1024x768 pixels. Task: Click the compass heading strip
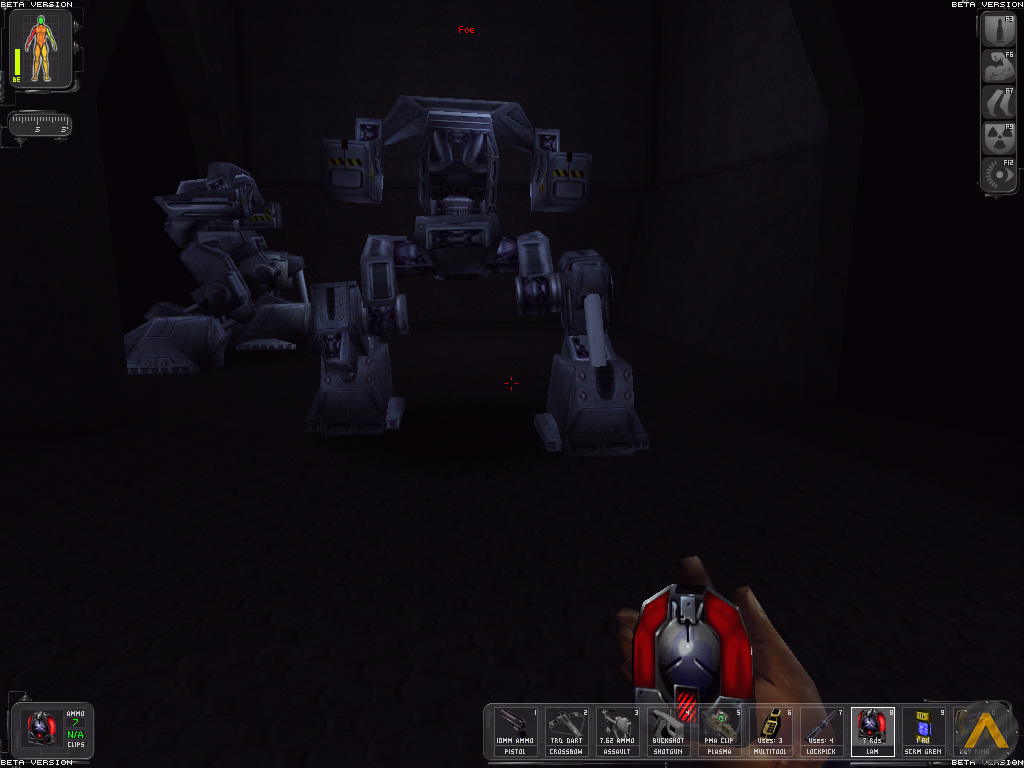point(40,125)
